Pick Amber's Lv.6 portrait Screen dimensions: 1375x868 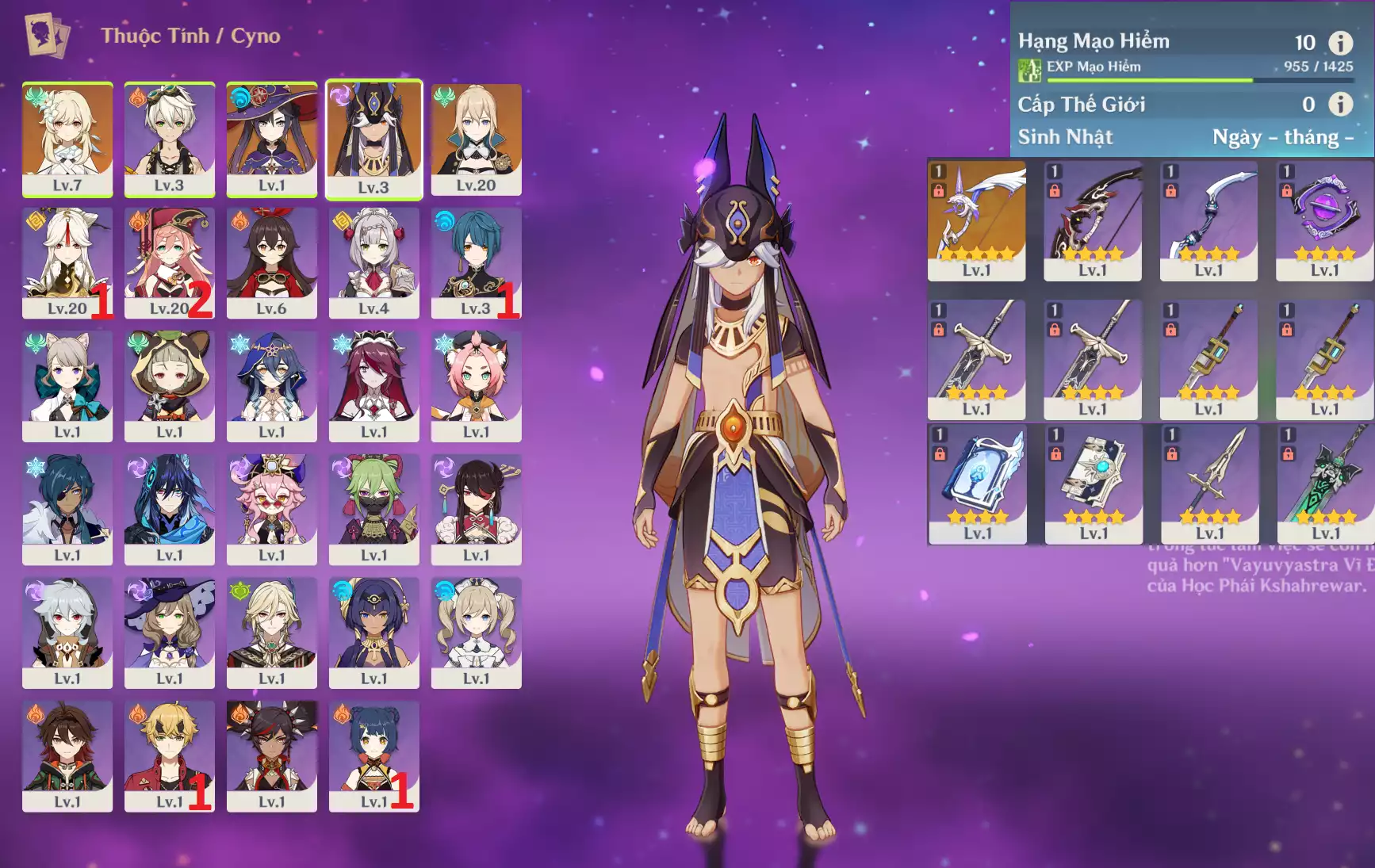click(271, 262)
